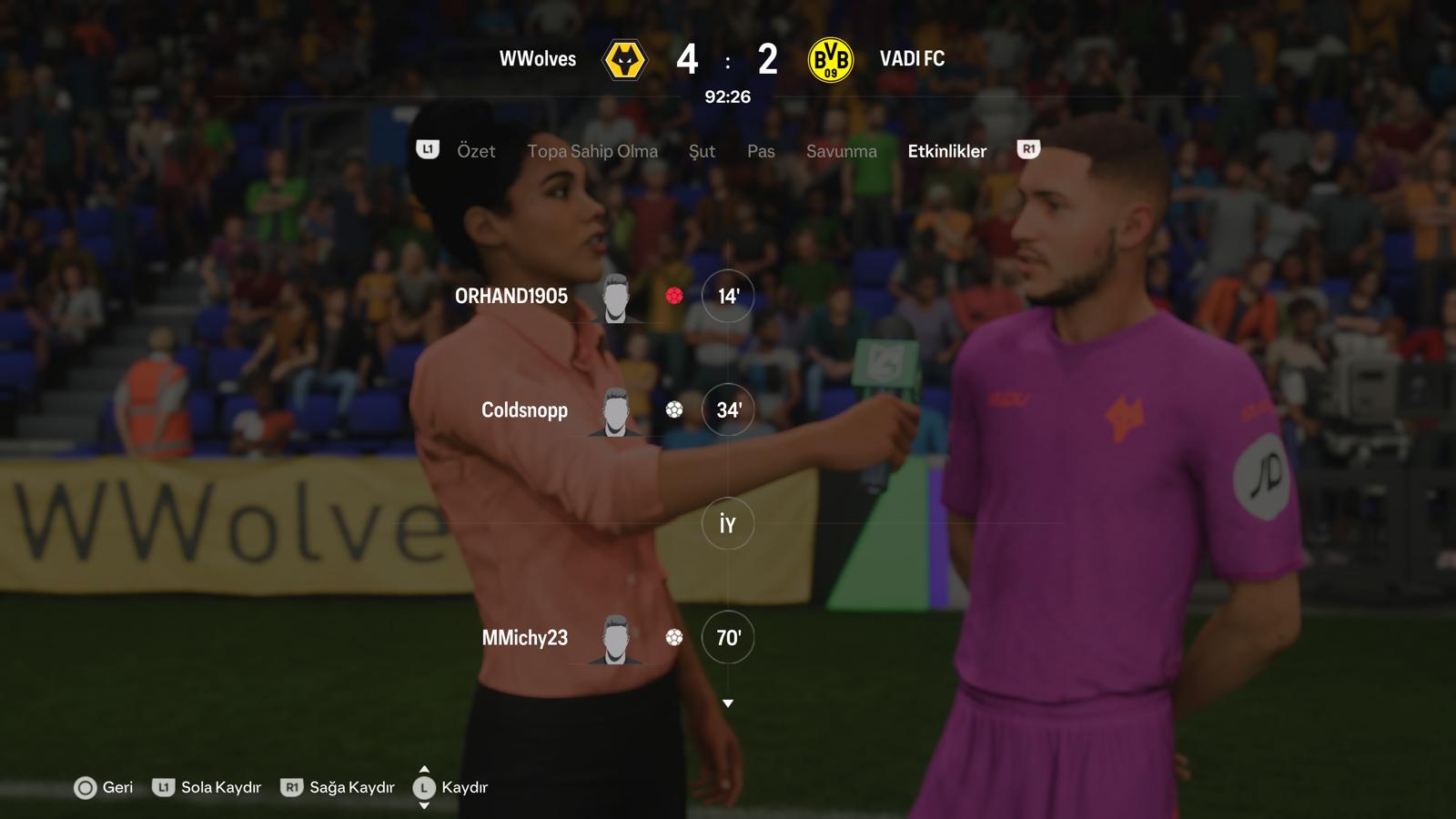Choose the Etkinlikler tab
Image resolution: width=1456 pixels, height=819 pixels.
[x=946, y=151]
